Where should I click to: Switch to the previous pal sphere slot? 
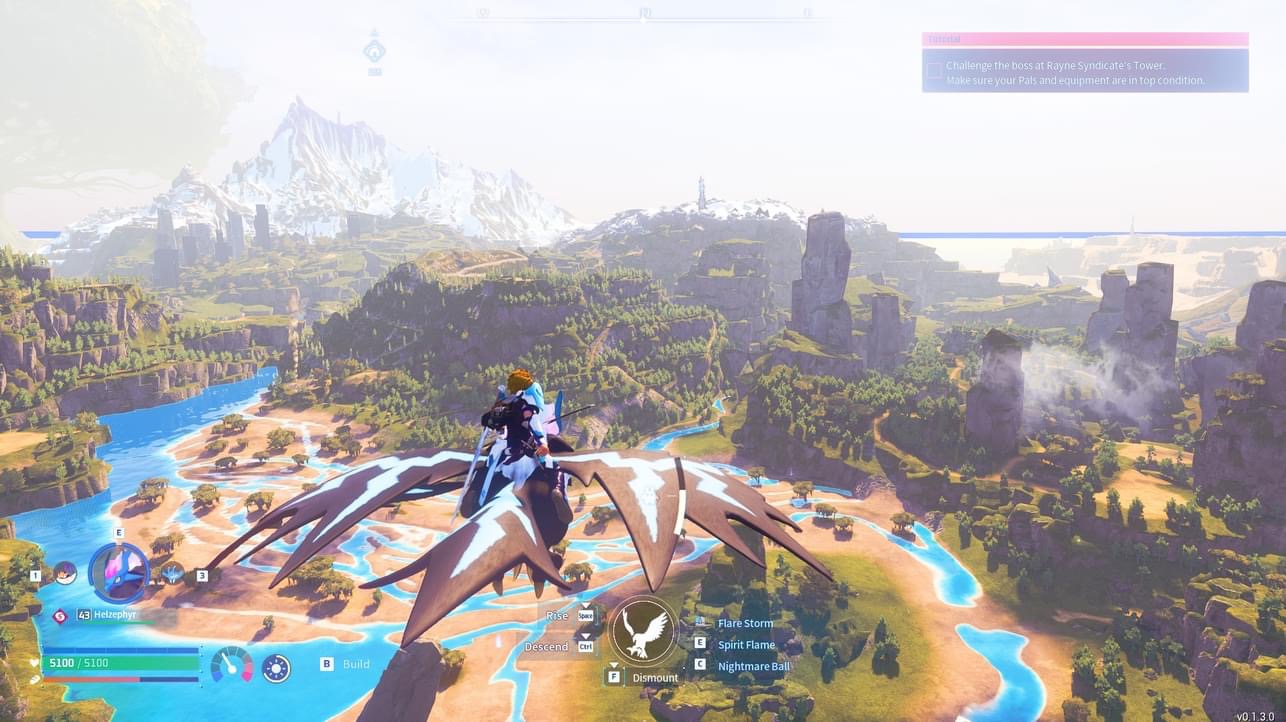[65, 573]
